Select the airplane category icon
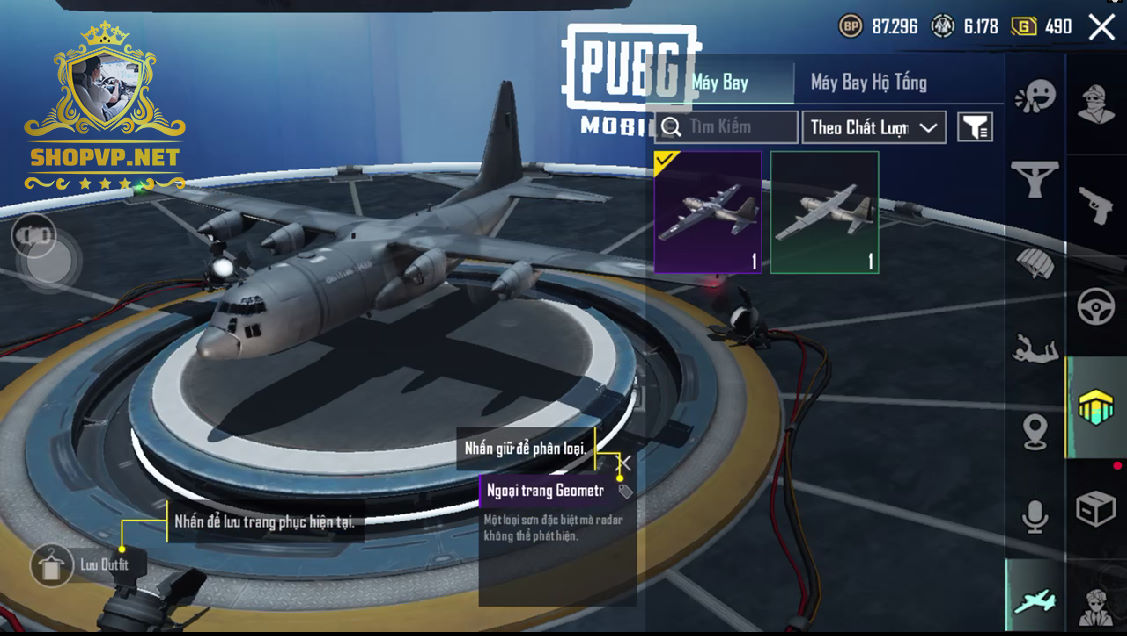This screenshot has width=1127, height=636. pyautogui.click(x=1035, y=600)
